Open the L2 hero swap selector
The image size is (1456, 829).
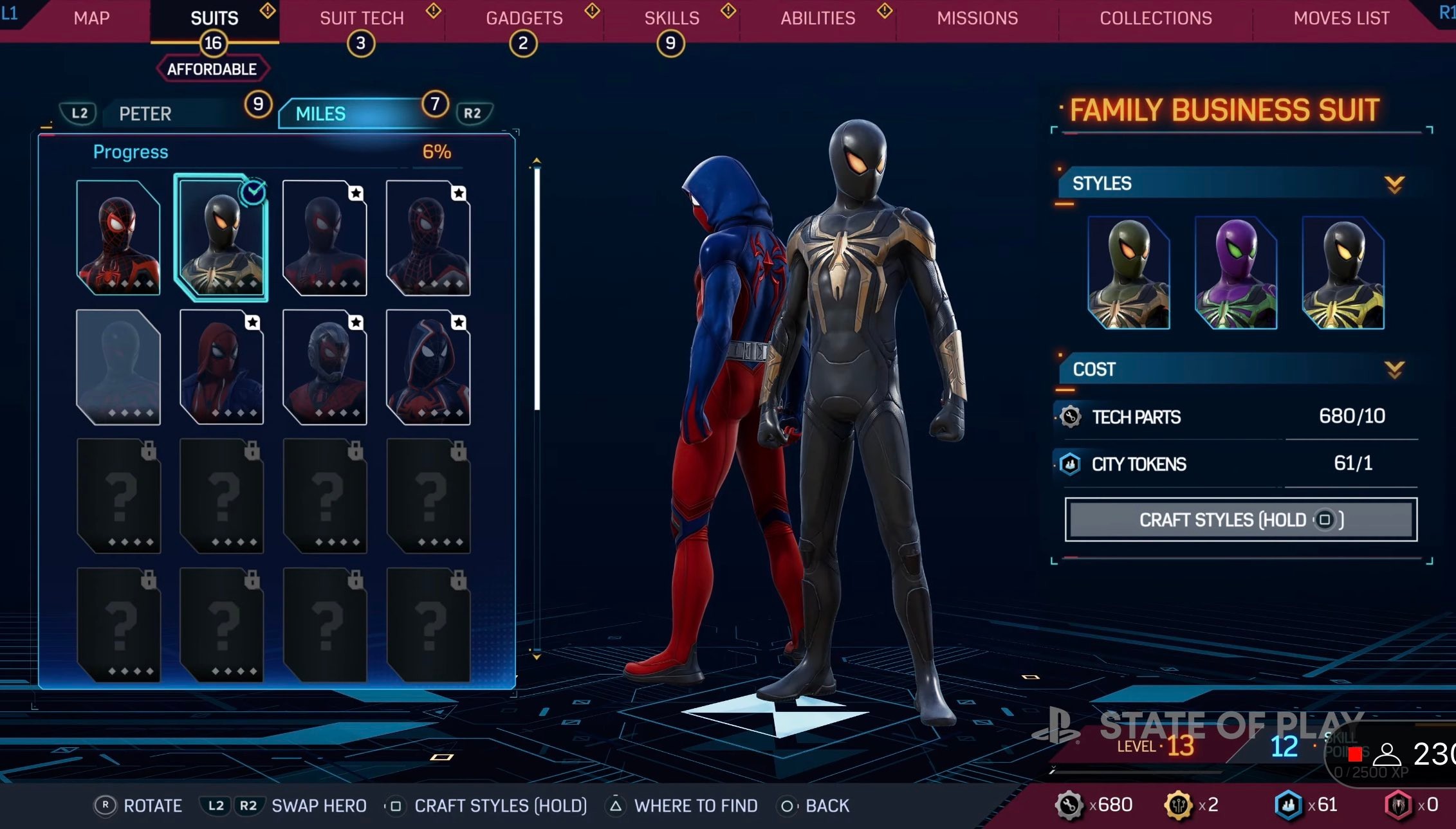77,113
